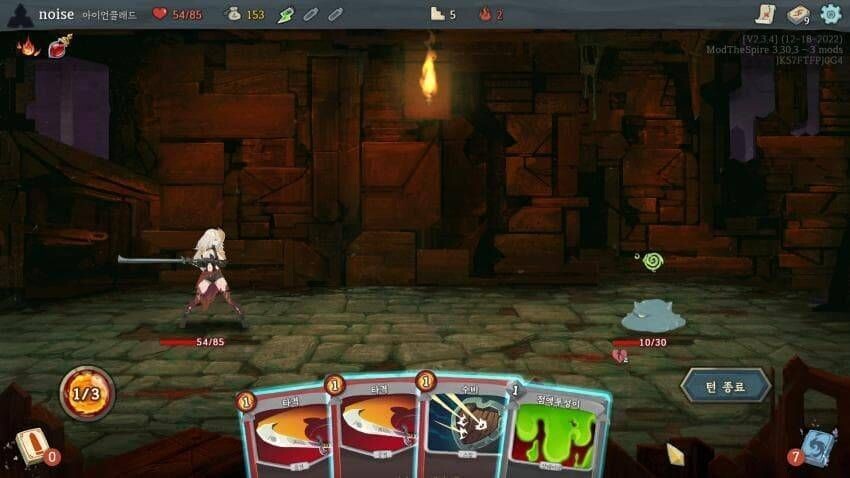The height and width of the screenshot is (478, 850).
Task: Open the settings gear
Action: pos(830,14)
